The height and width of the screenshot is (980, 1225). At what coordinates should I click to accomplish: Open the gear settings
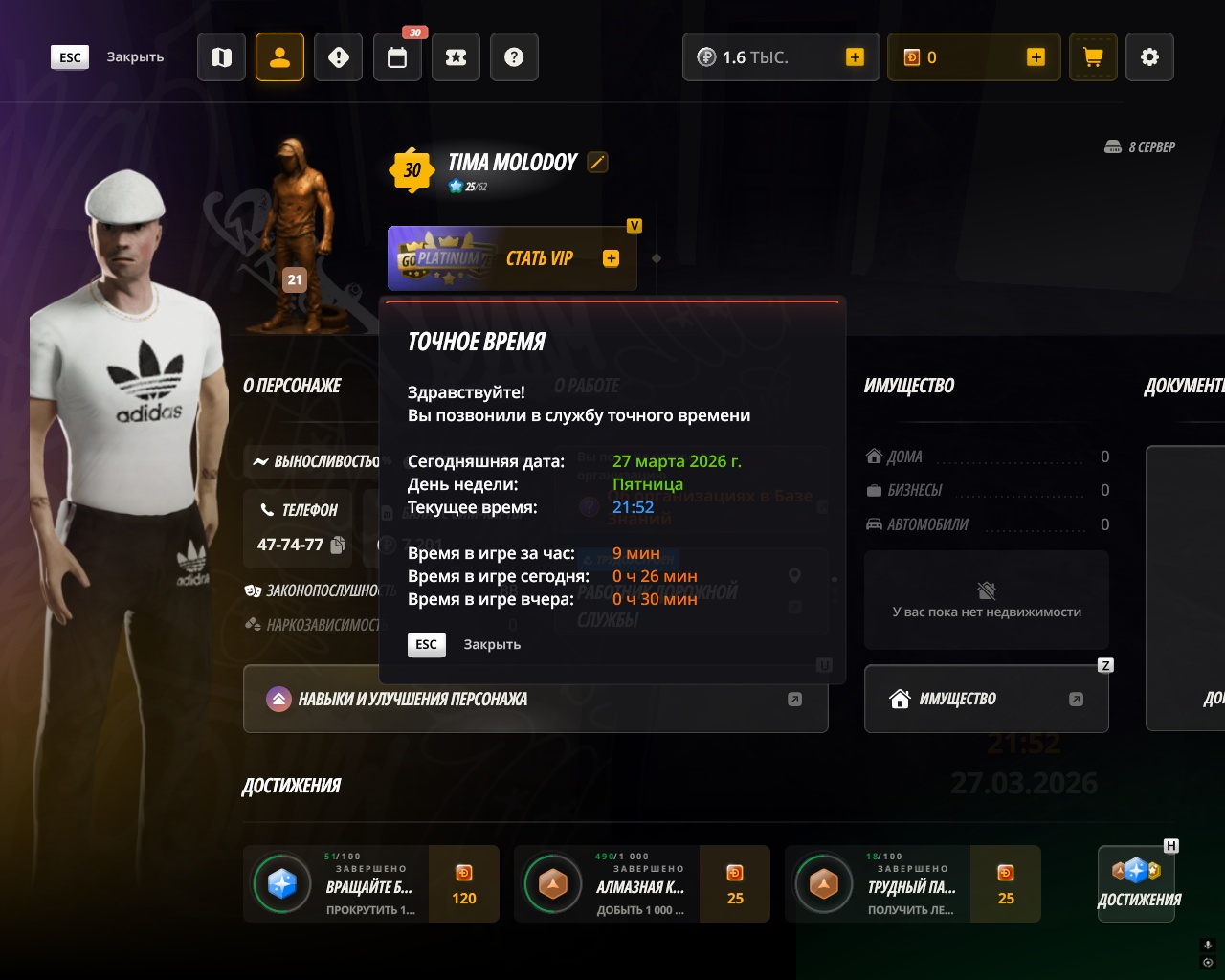pos(1149,57)
